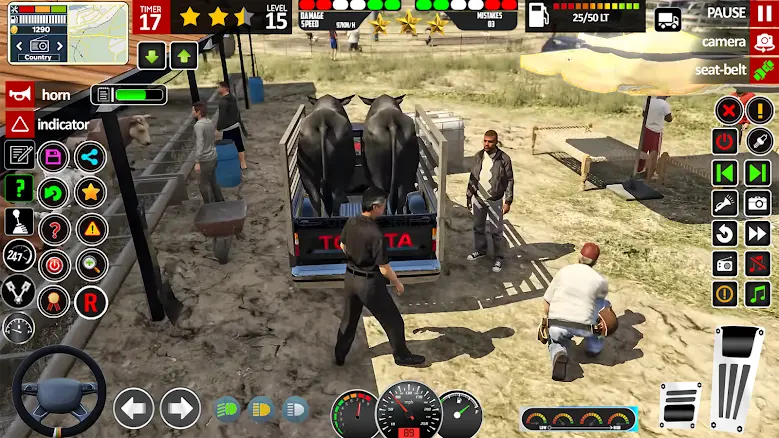779x438 pixels.
Task: Fasten the seat-belt button
Action: click(x=764, y=70)
